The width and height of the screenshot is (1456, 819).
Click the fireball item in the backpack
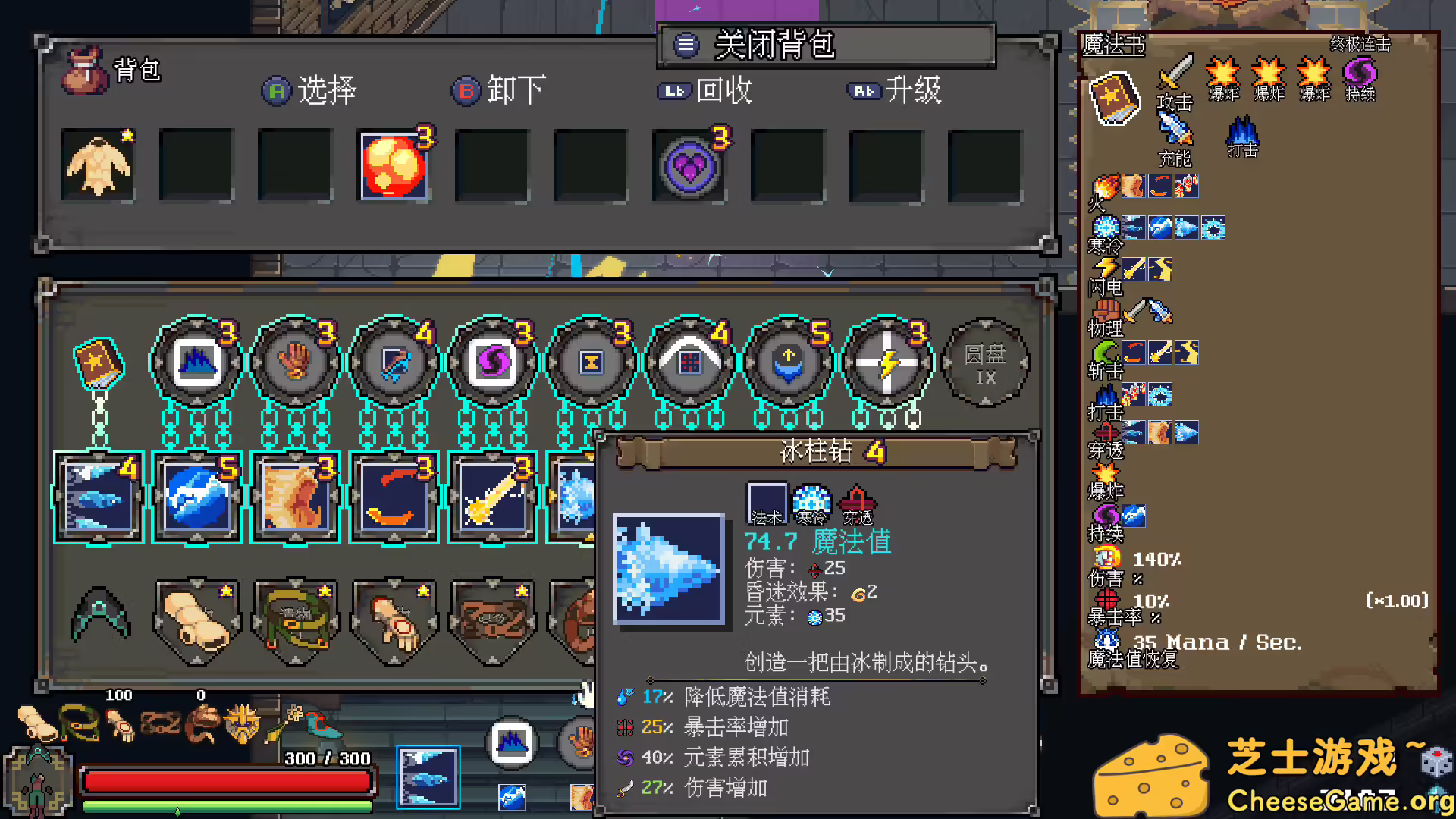coord(394,165)
